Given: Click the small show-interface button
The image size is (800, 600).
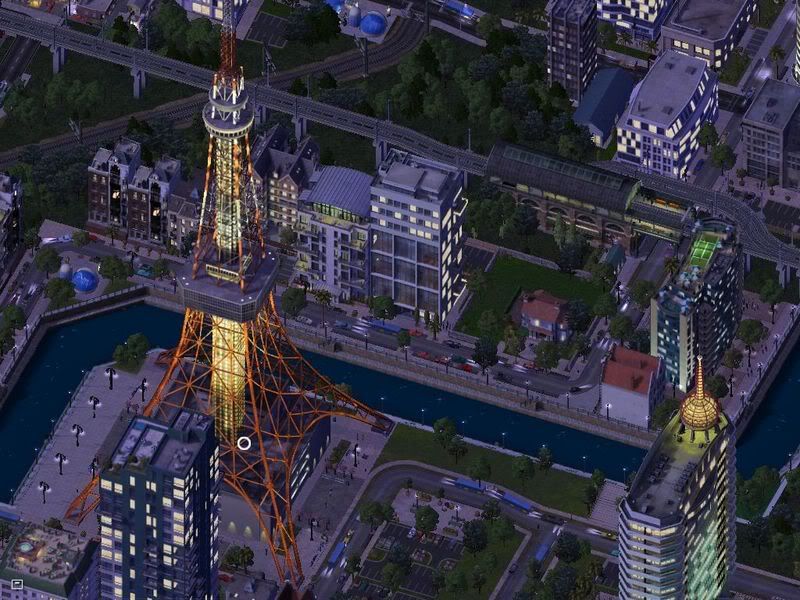Looking at the screenshot, I should pyautogui.click(x=16, y=582).
